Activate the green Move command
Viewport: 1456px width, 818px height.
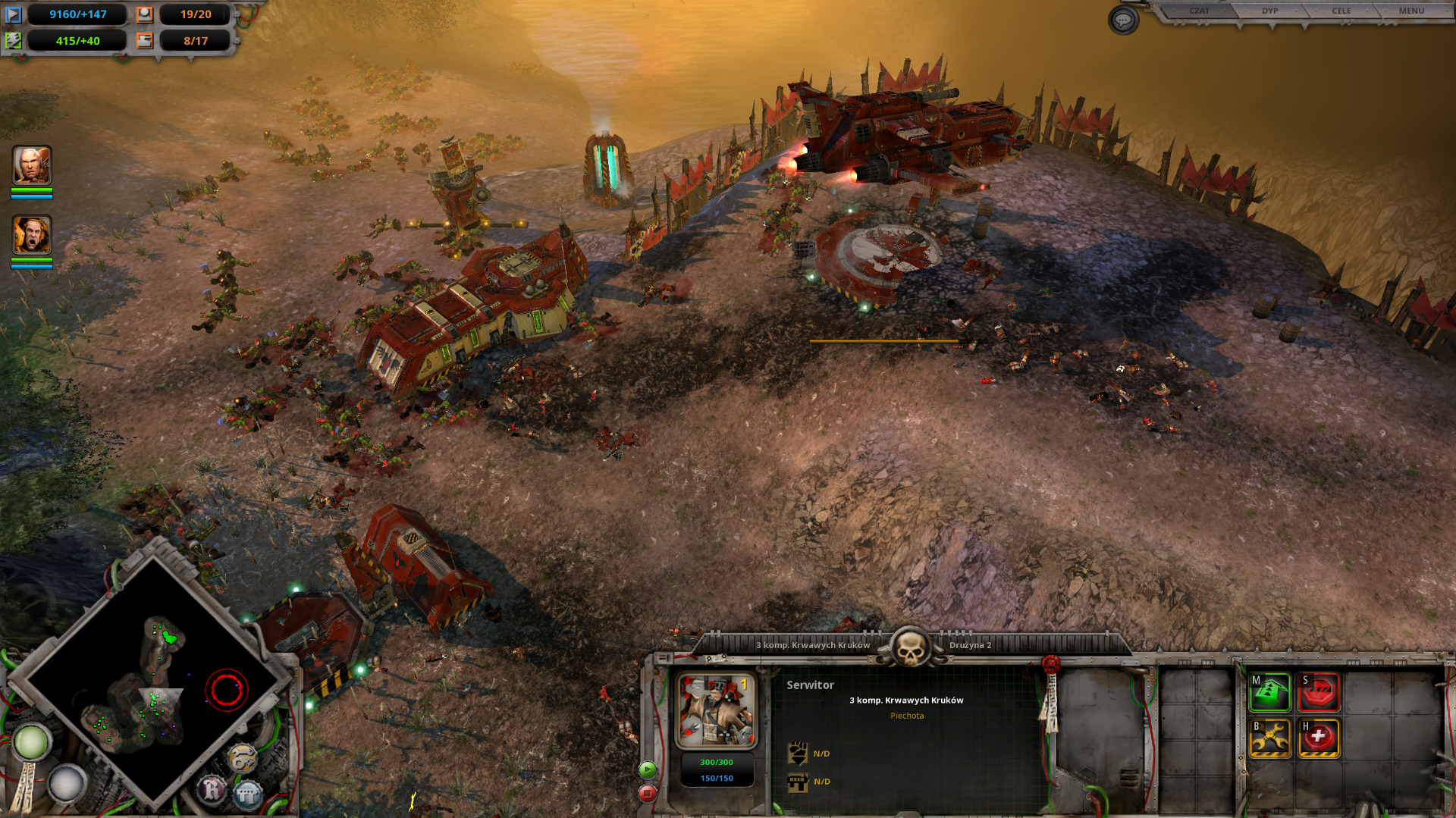[1270, 692]
